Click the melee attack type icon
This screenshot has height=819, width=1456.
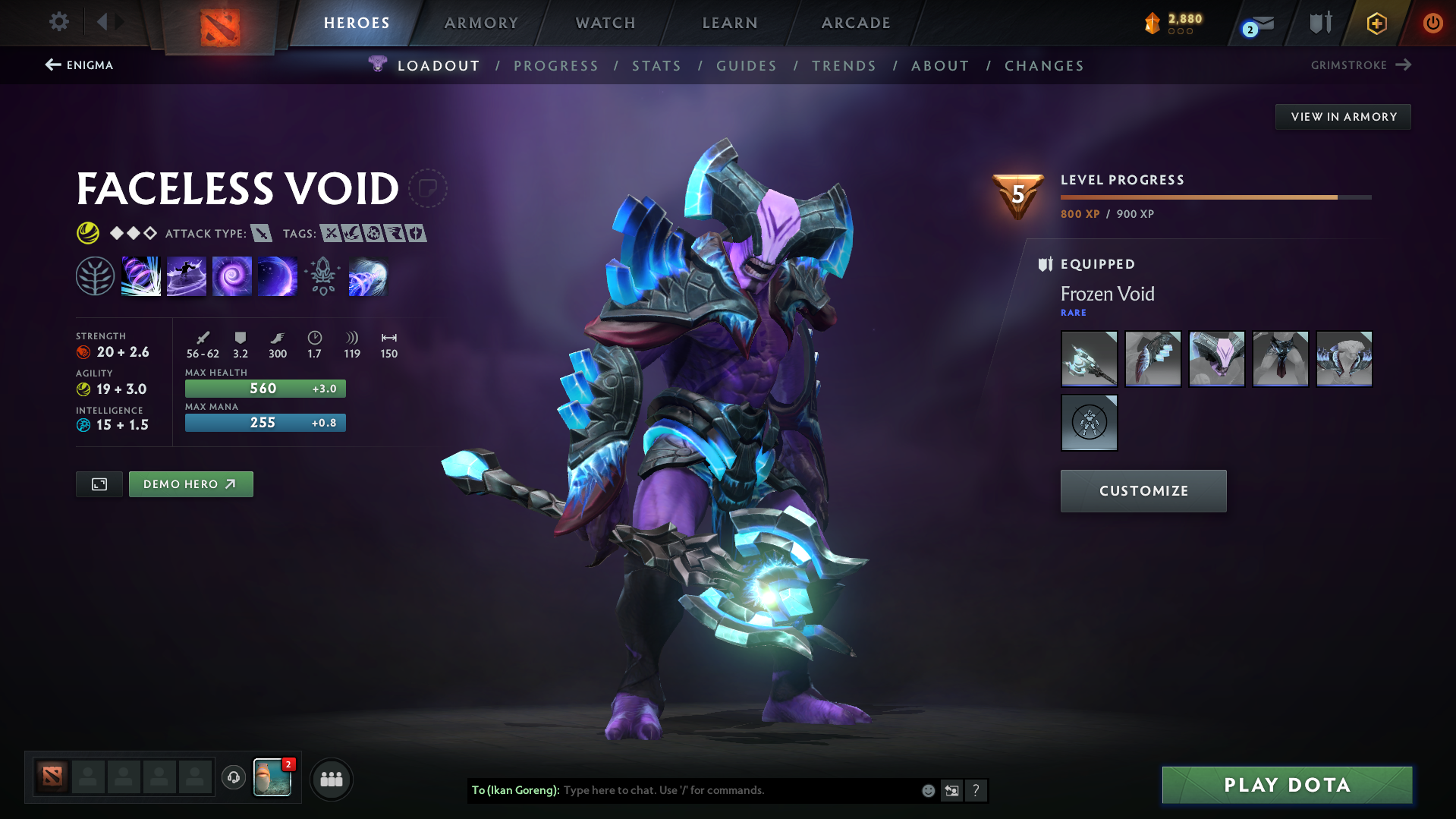click(262, 234)
